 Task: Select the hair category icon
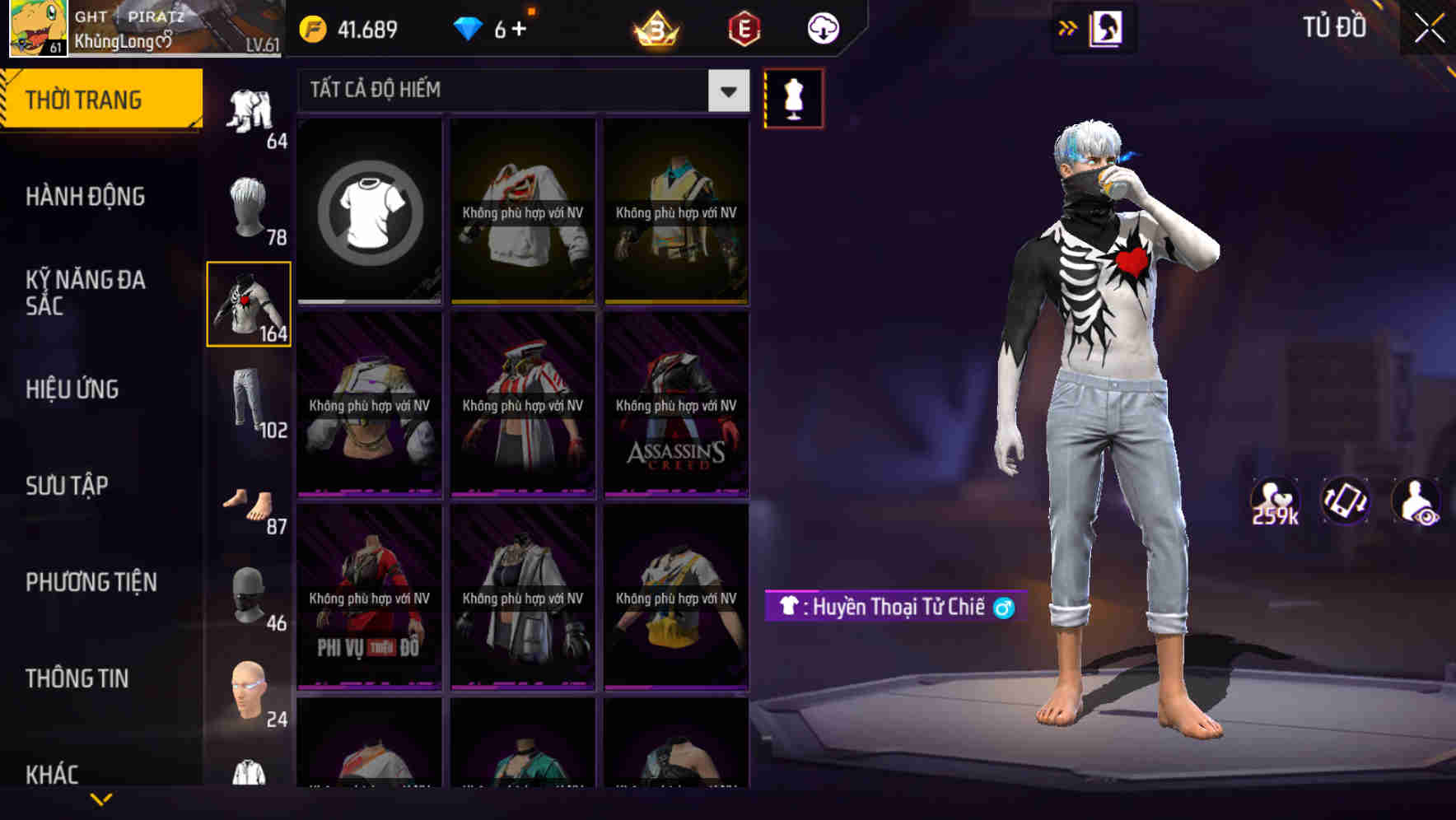[249, 206]
